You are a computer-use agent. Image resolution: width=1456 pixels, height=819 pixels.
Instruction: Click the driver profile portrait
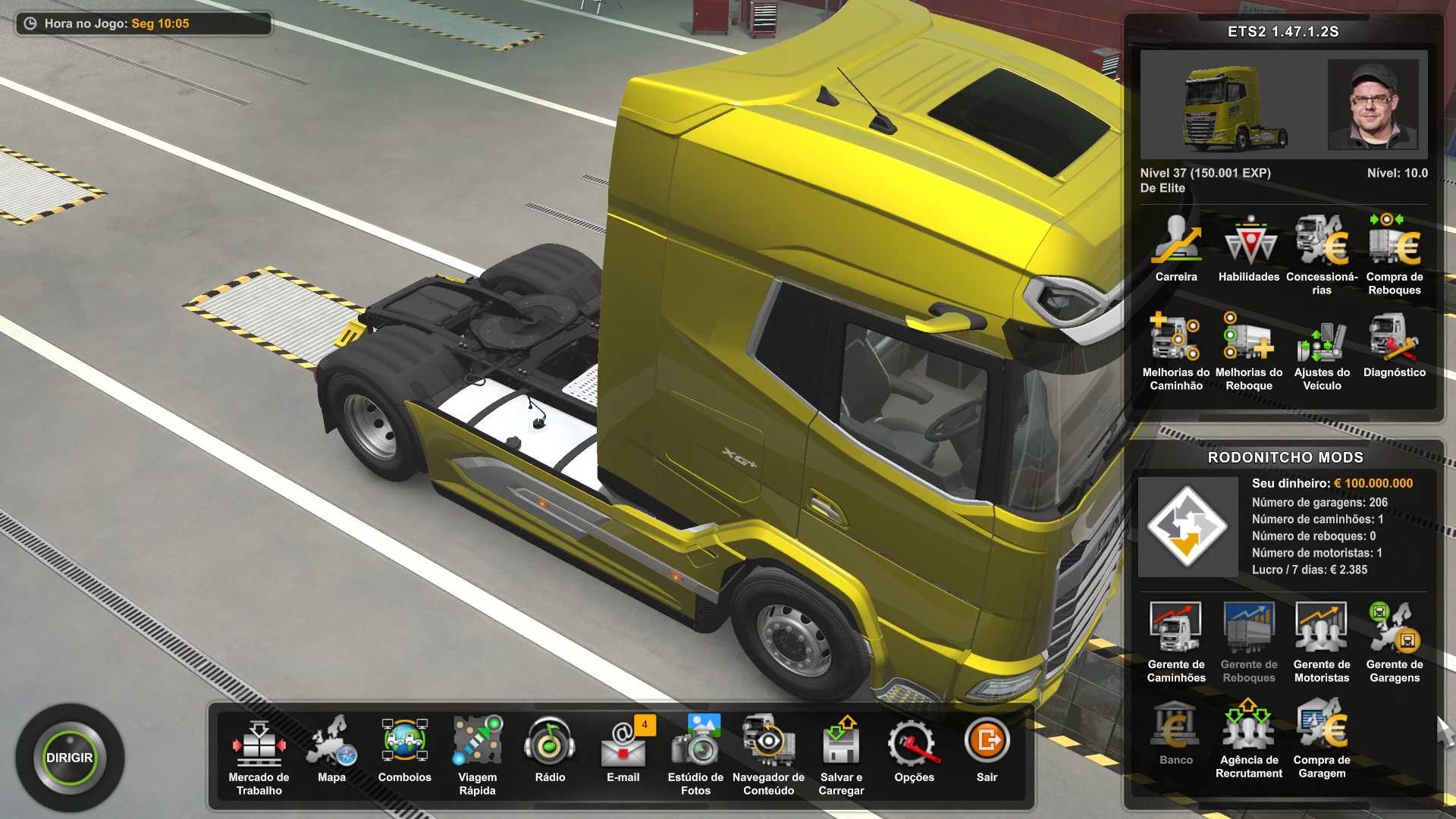[1373, 104]
